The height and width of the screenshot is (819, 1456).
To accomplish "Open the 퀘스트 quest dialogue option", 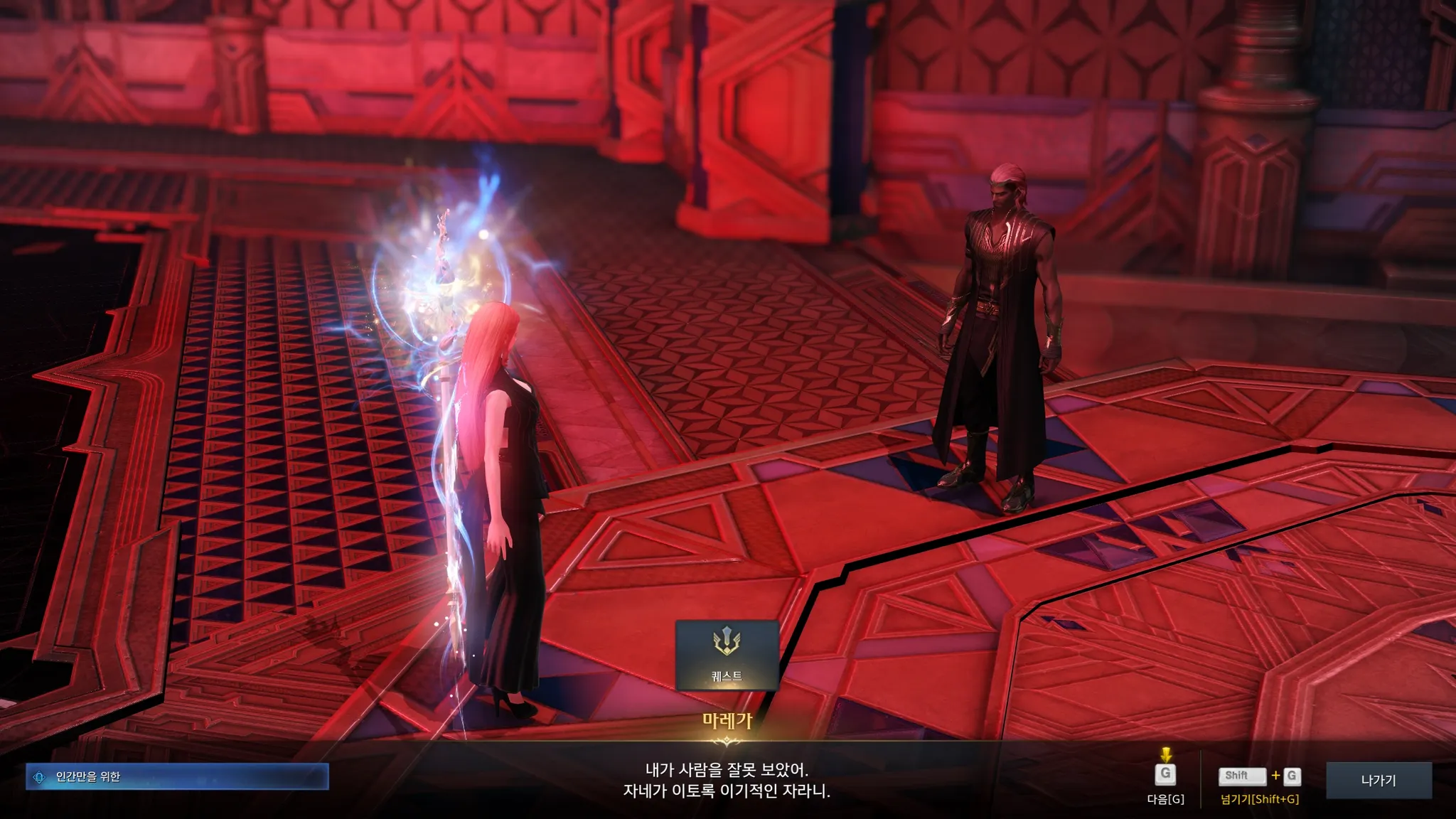I will point(727,655).
